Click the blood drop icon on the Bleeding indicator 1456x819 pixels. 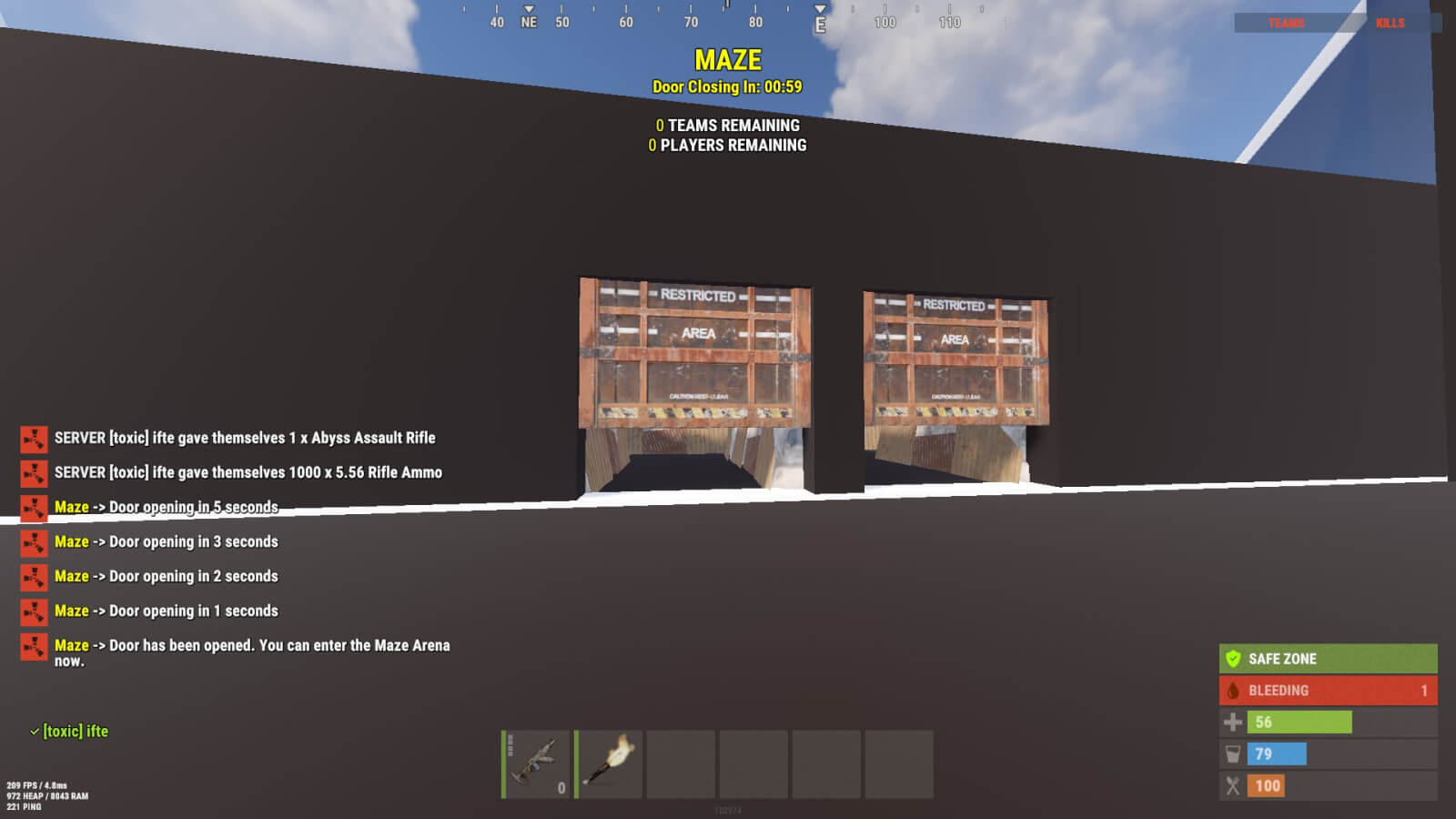point(1235,690)
